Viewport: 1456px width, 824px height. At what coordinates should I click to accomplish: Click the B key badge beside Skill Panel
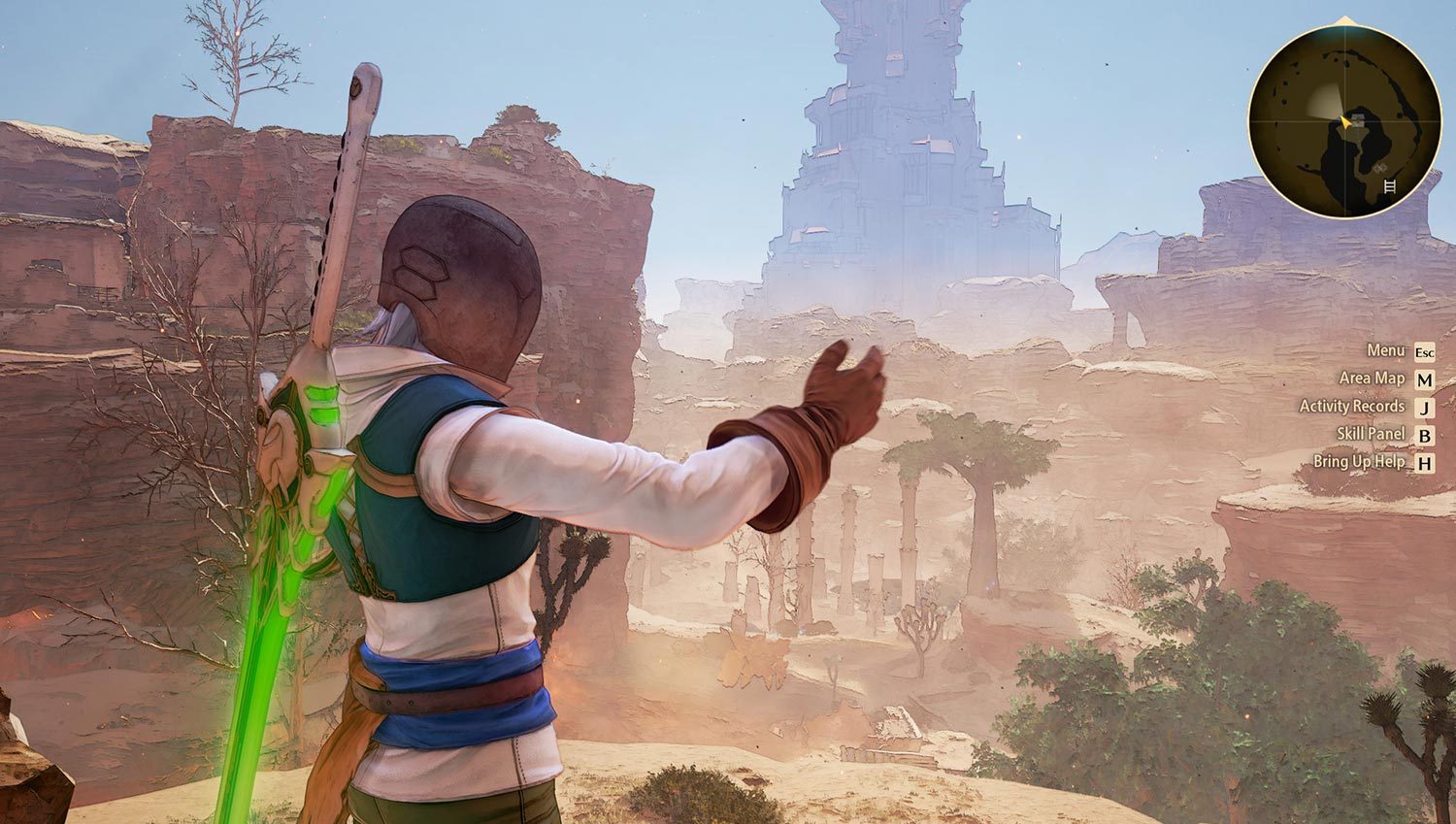(1424, 436)
